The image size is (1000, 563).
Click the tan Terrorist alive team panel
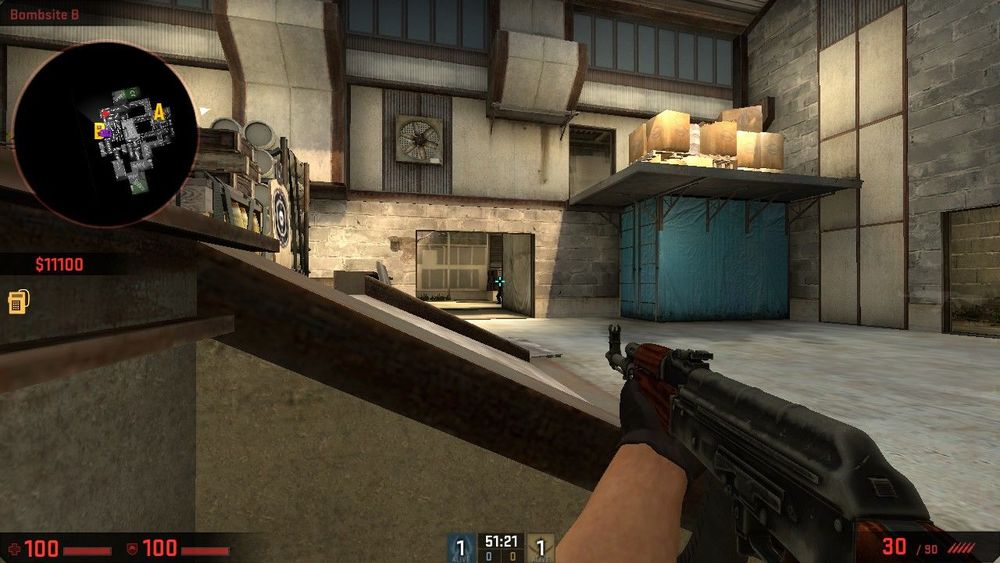tap(540, 547)
